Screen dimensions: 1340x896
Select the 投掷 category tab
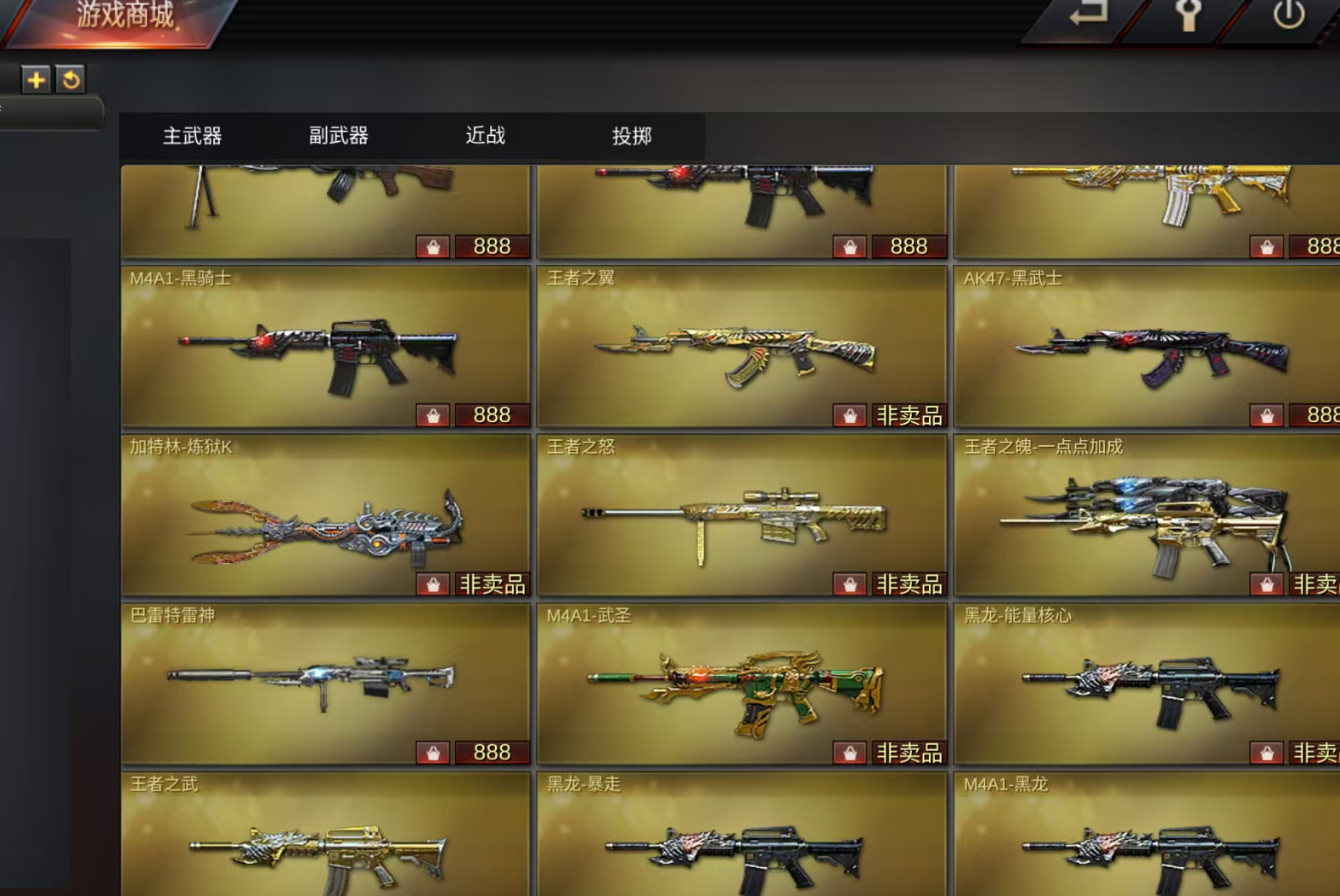630,136
